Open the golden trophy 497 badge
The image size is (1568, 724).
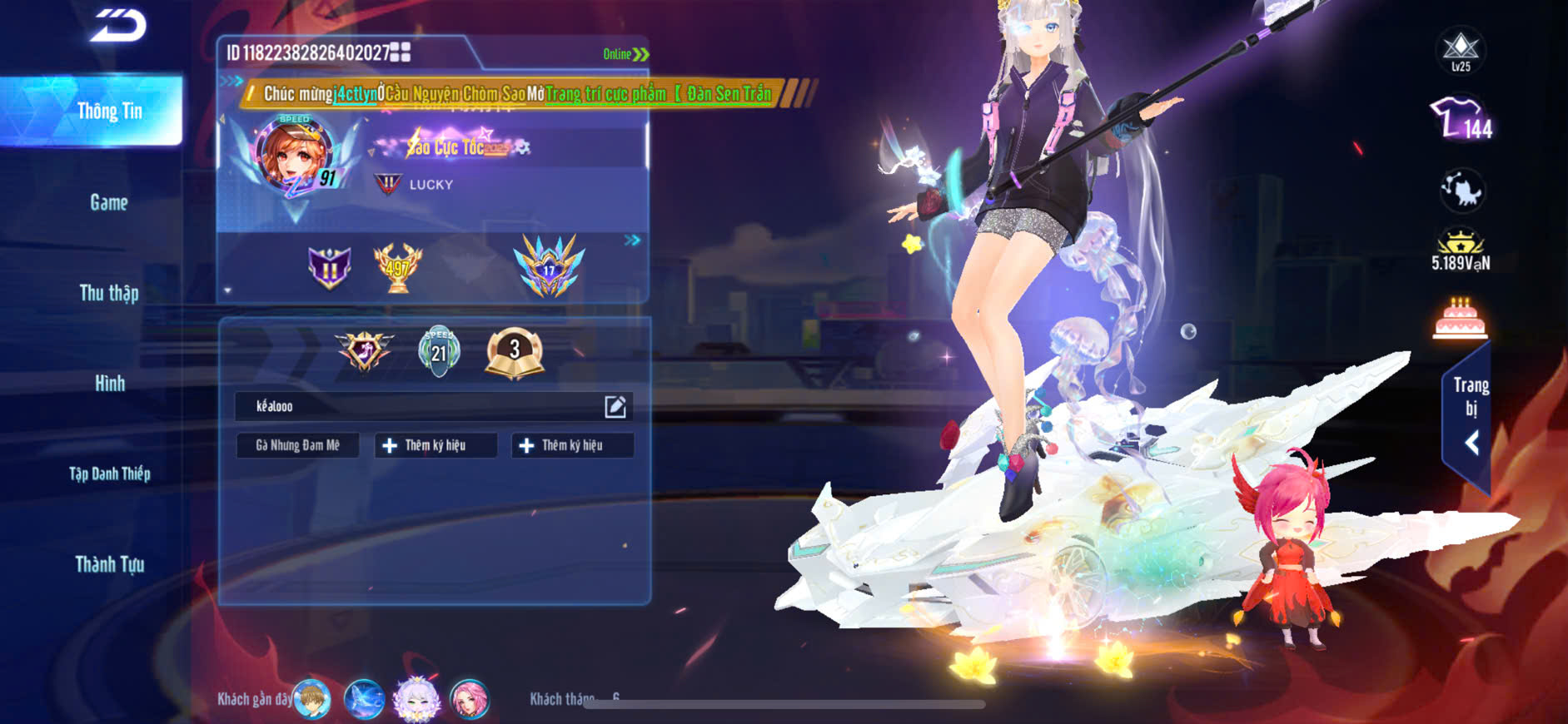397,267
